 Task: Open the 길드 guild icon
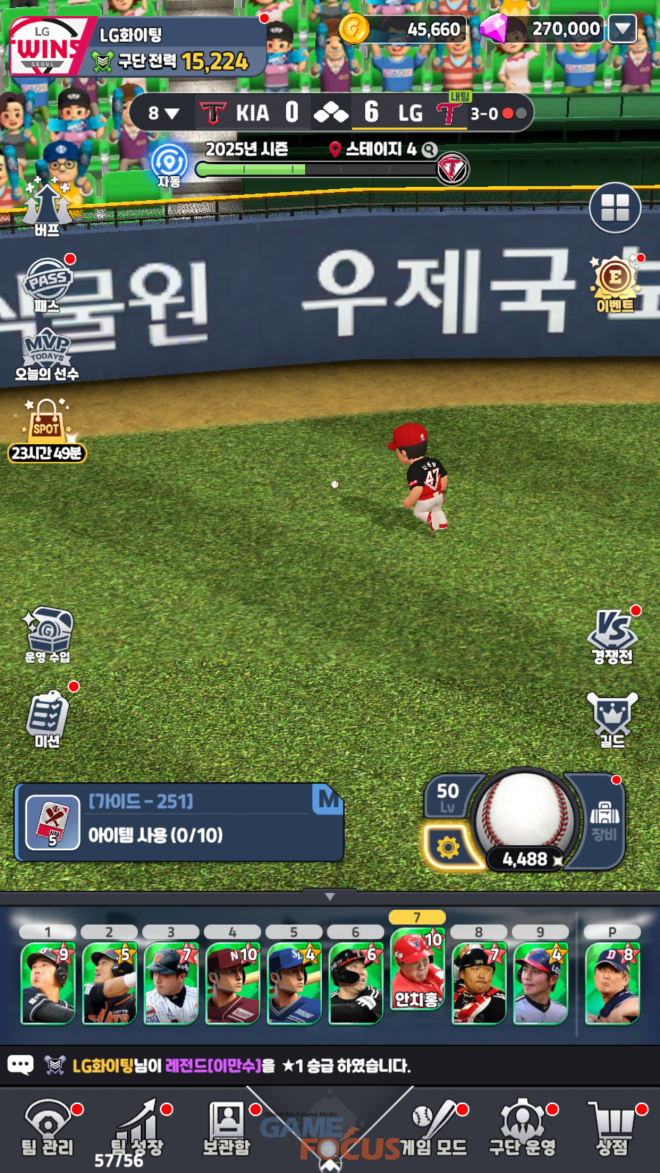611,717
